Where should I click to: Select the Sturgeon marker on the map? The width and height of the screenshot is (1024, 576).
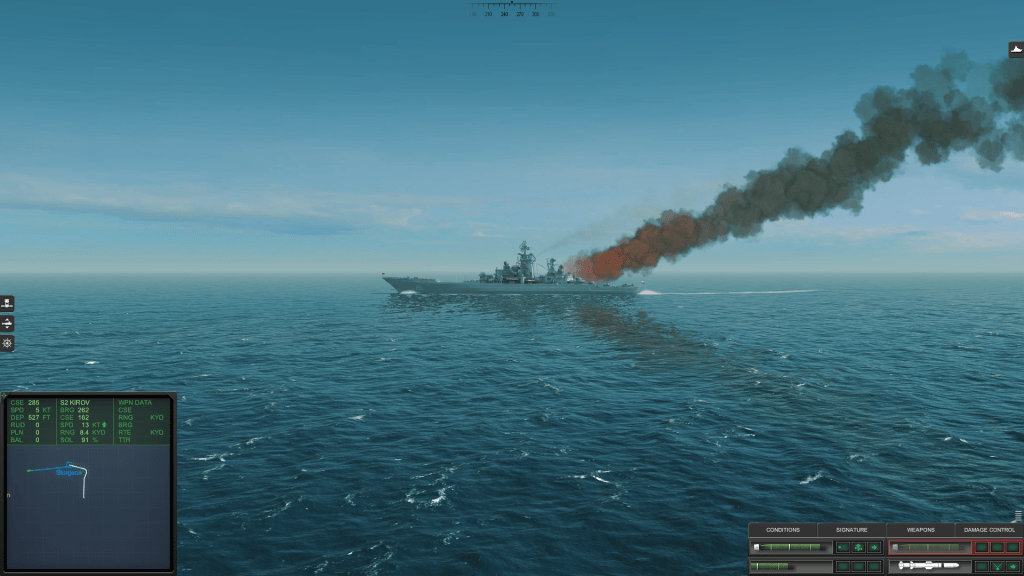click(68, 471)
